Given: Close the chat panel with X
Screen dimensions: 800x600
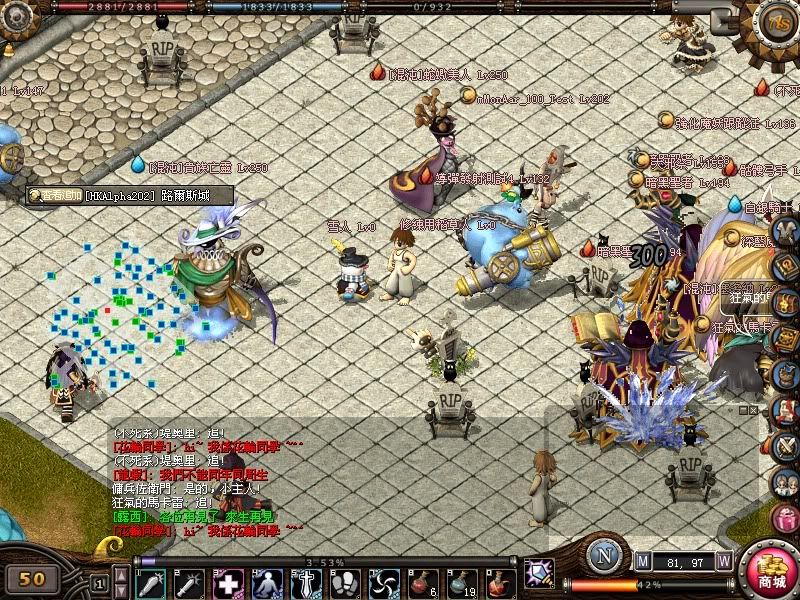Looking at the screenshot, I should [x=752, y=410].
